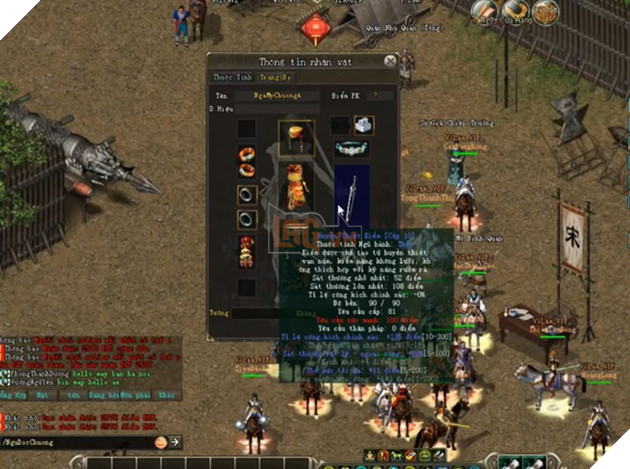
Task: Click the question mark button beside Điểm PK
Action: [375, 96]
